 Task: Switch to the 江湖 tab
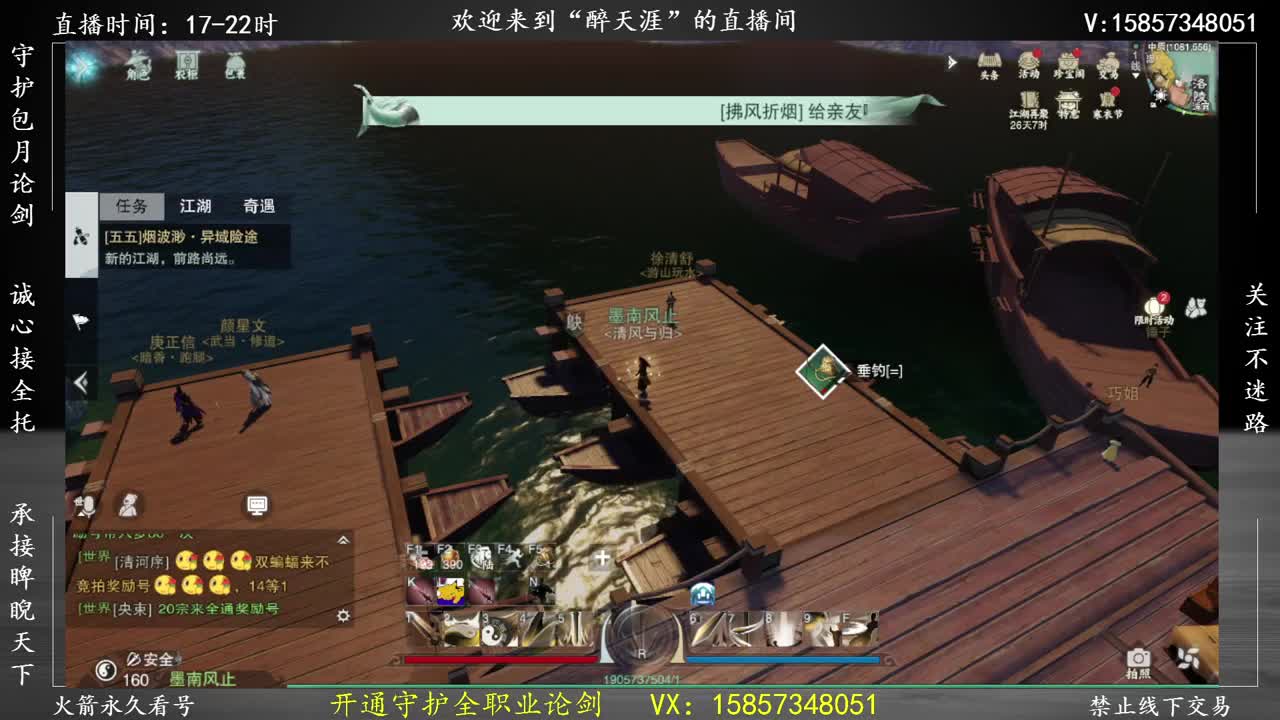point(195,207)
